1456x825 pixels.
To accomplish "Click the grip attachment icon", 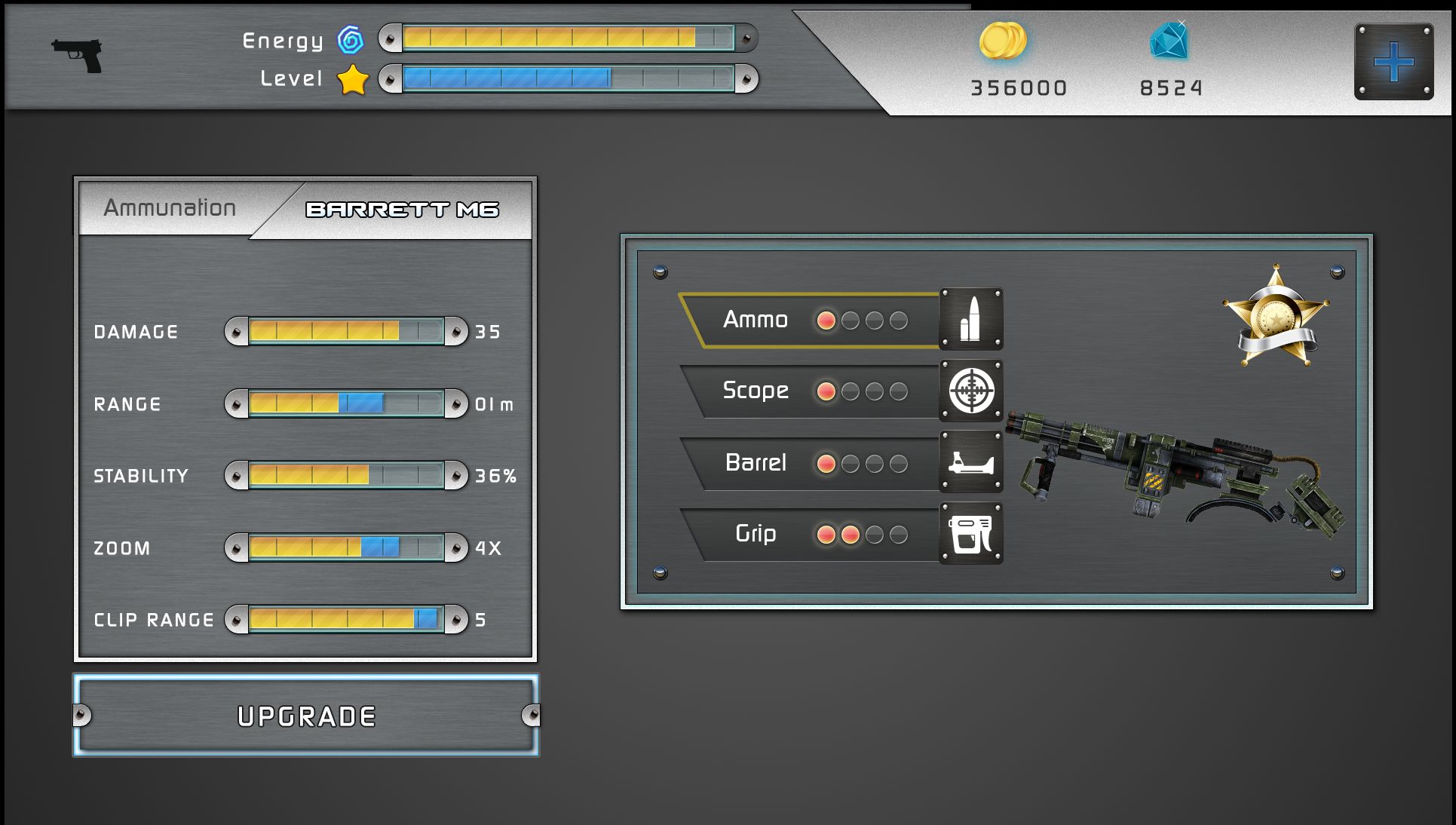I will [971, 533].
